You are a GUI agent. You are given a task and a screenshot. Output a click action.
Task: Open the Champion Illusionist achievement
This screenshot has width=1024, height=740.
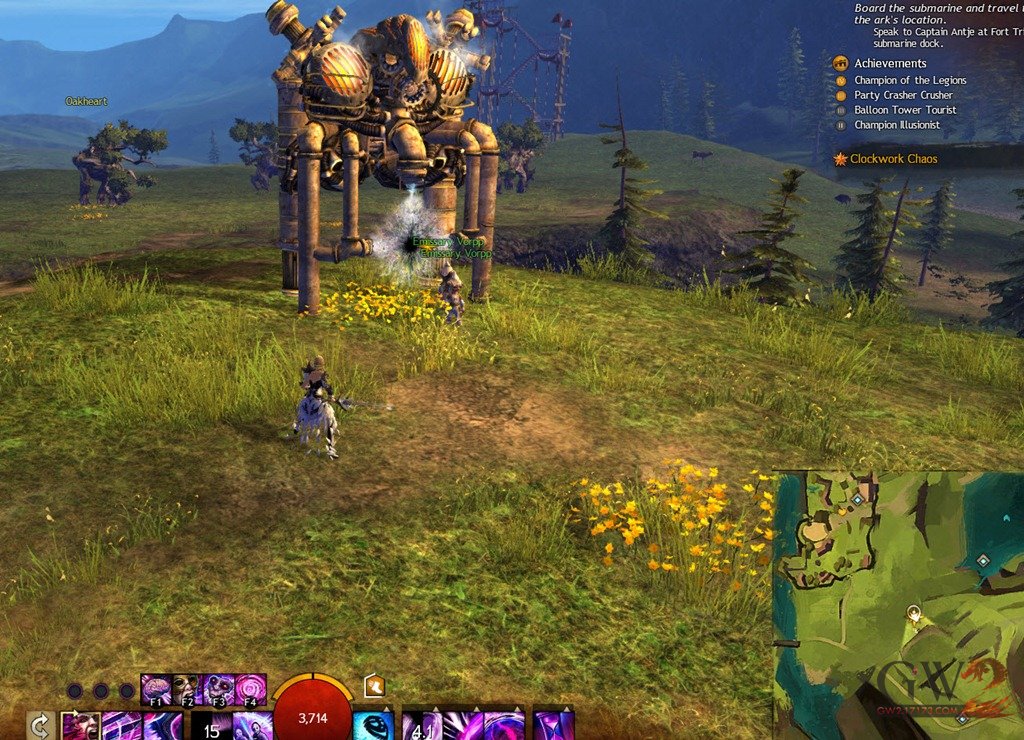pos(896,125)
